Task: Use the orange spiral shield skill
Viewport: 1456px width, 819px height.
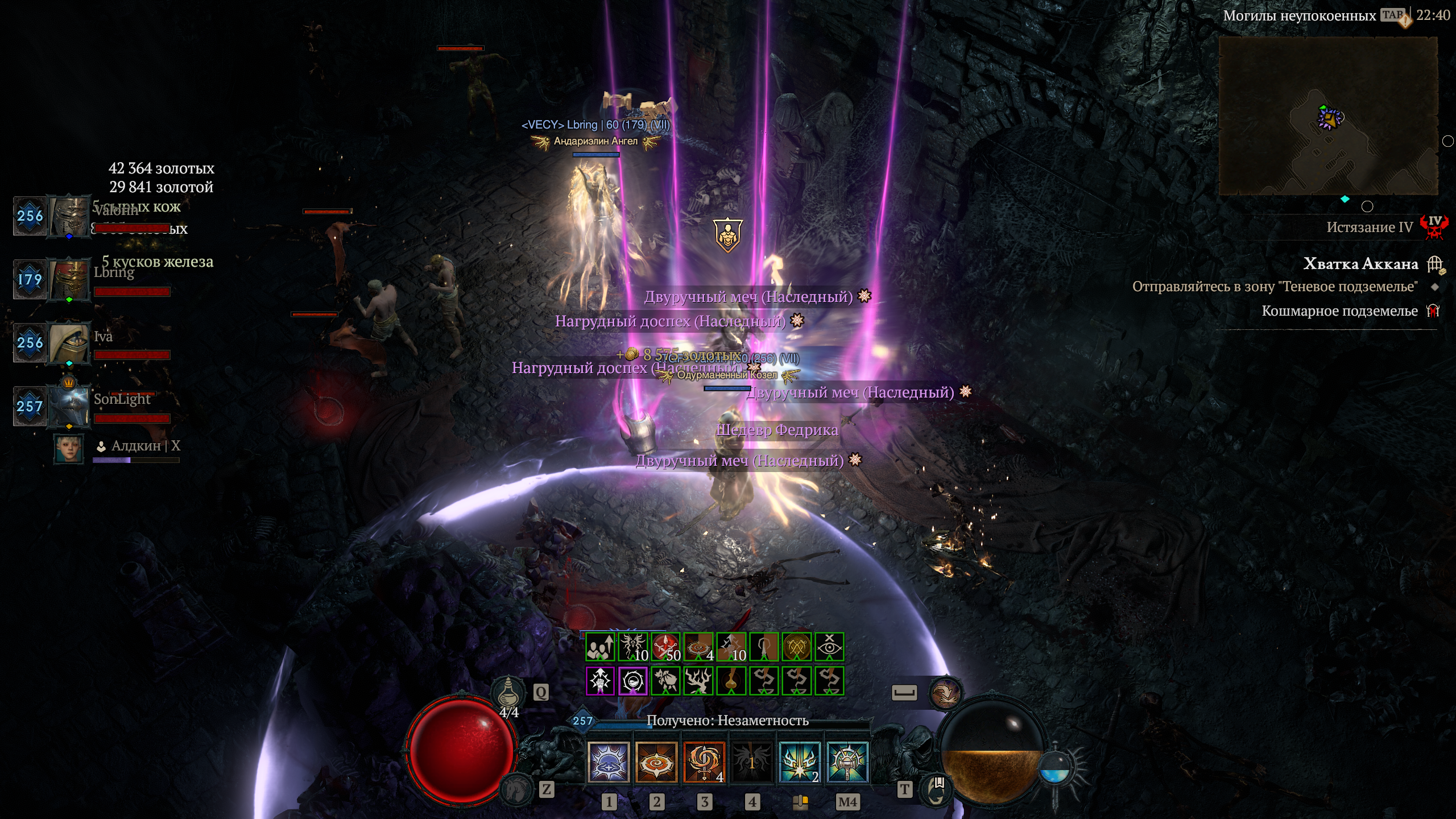Action: point(656,762)
